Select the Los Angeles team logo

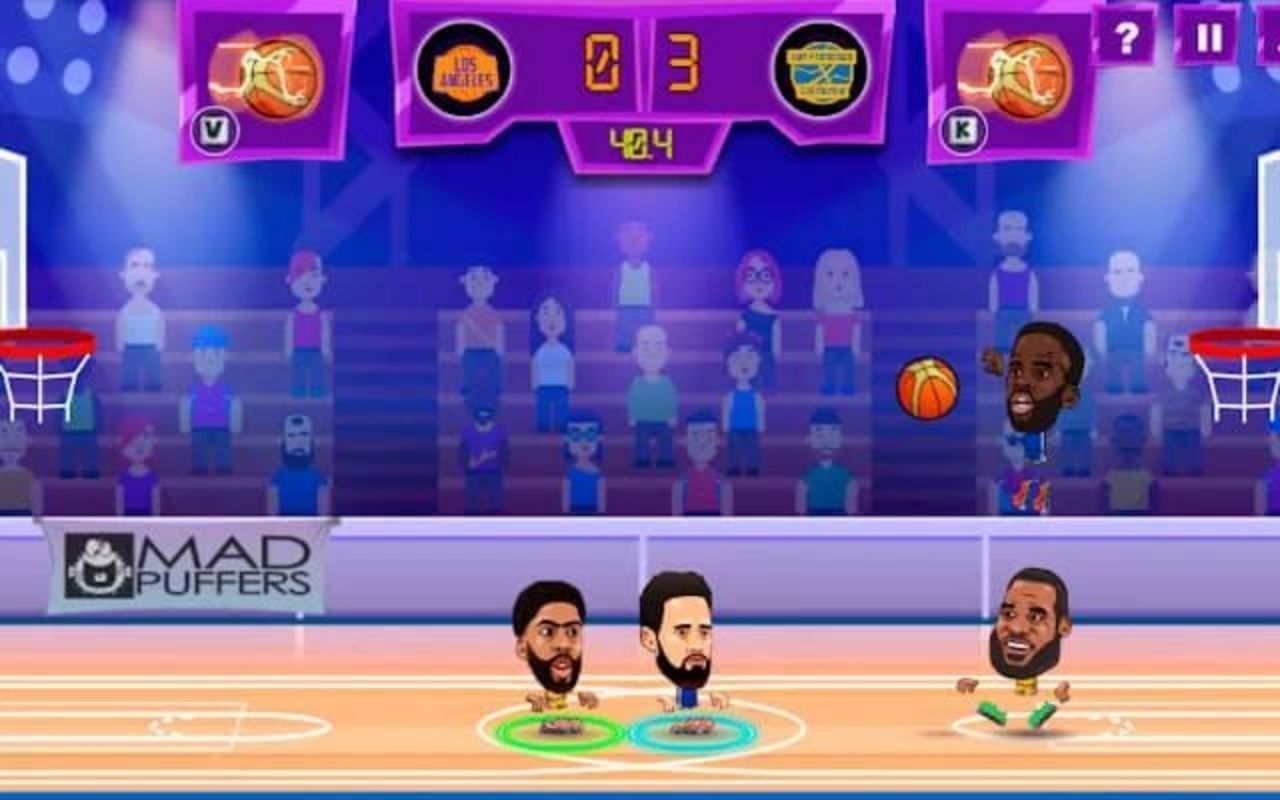pyautogui.click(x=464, y=70)
